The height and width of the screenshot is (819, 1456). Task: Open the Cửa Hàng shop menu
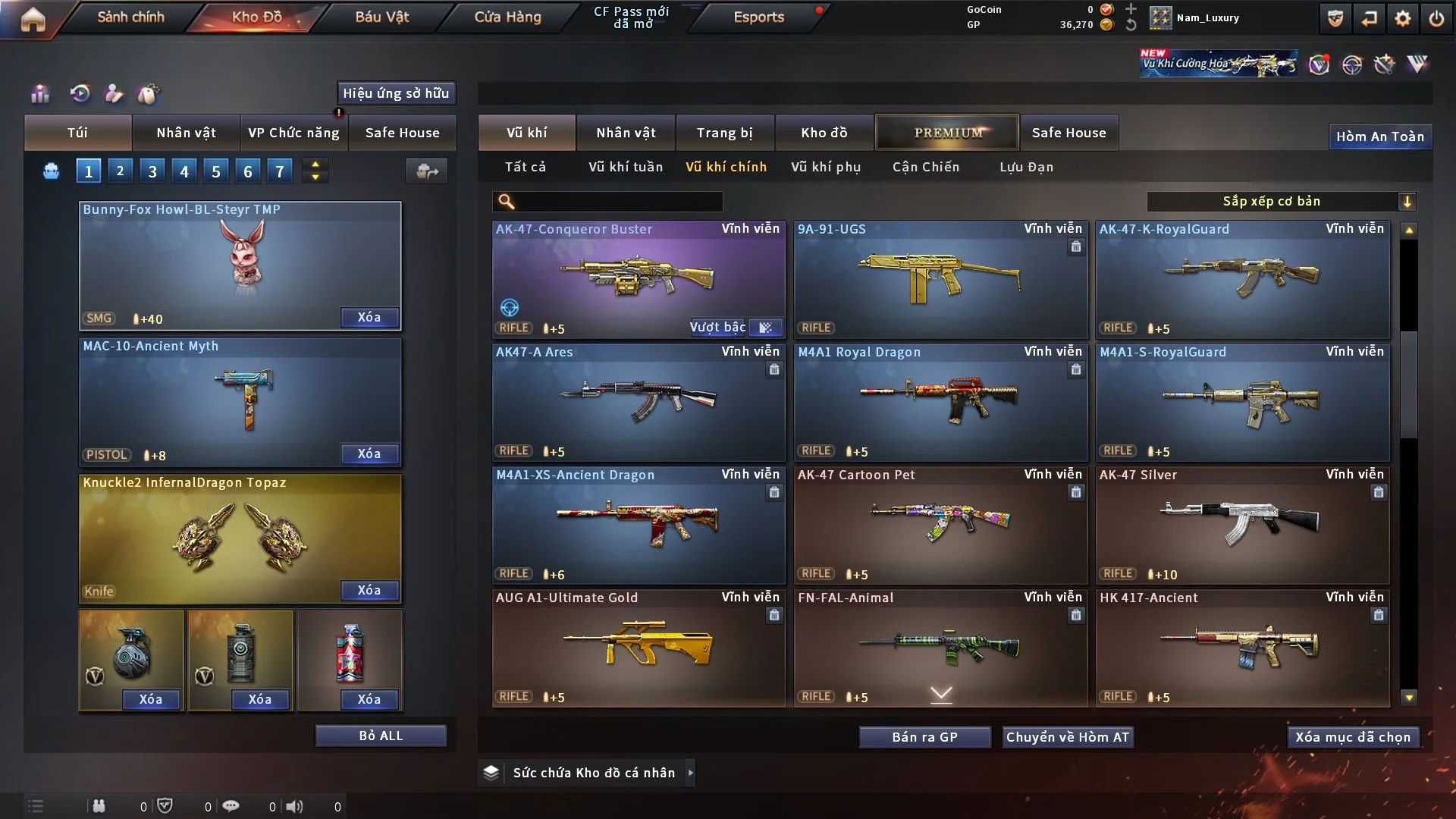point(507,17)
